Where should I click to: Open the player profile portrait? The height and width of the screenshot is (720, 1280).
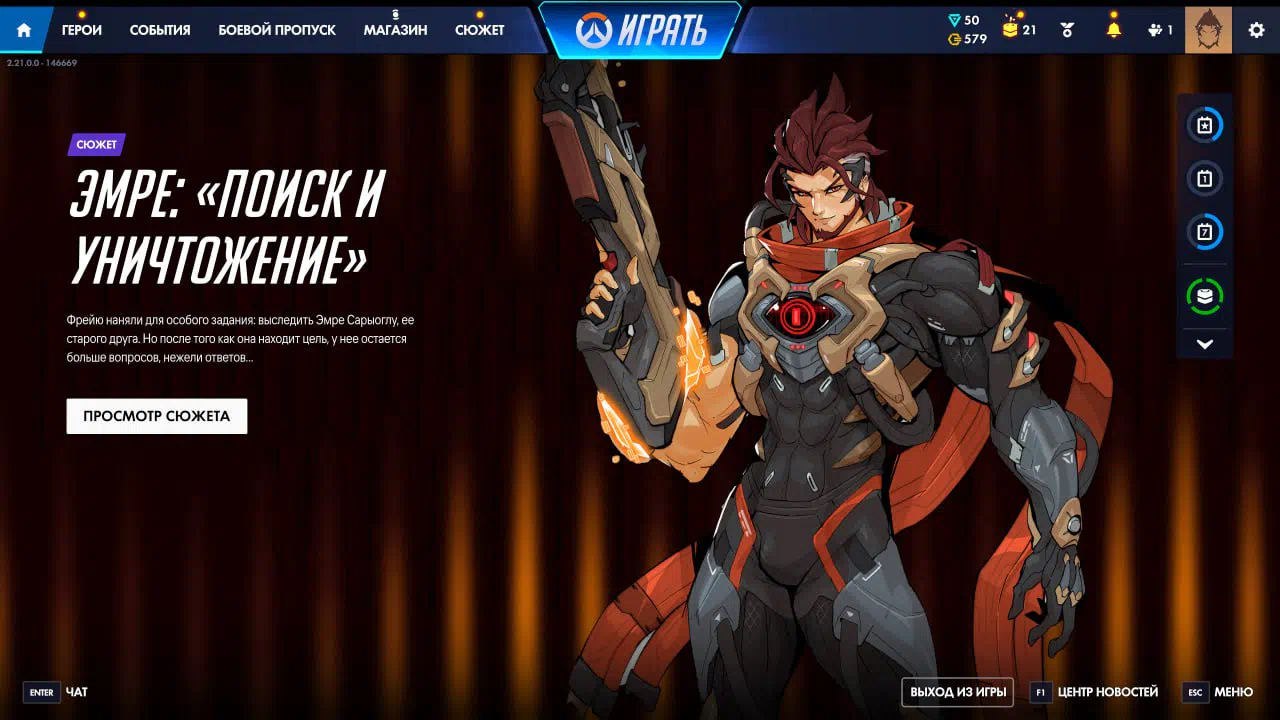[1208, 30]
